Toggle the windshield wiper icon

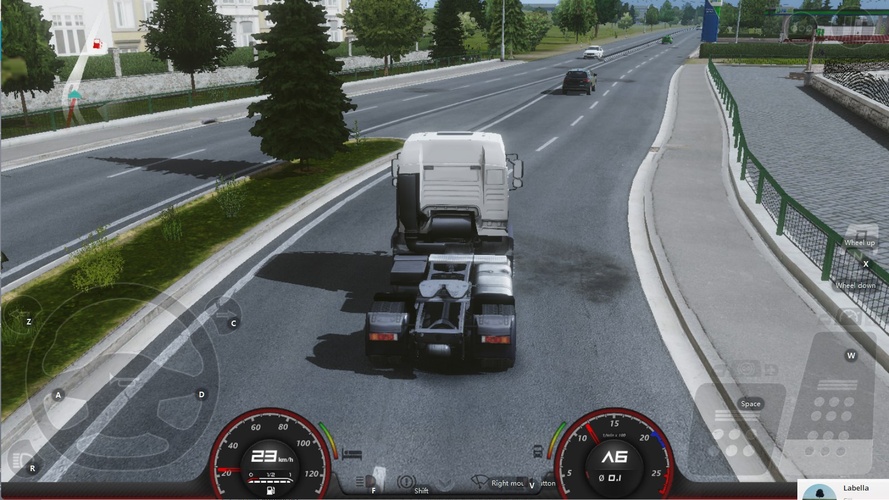tap(479, 482)
